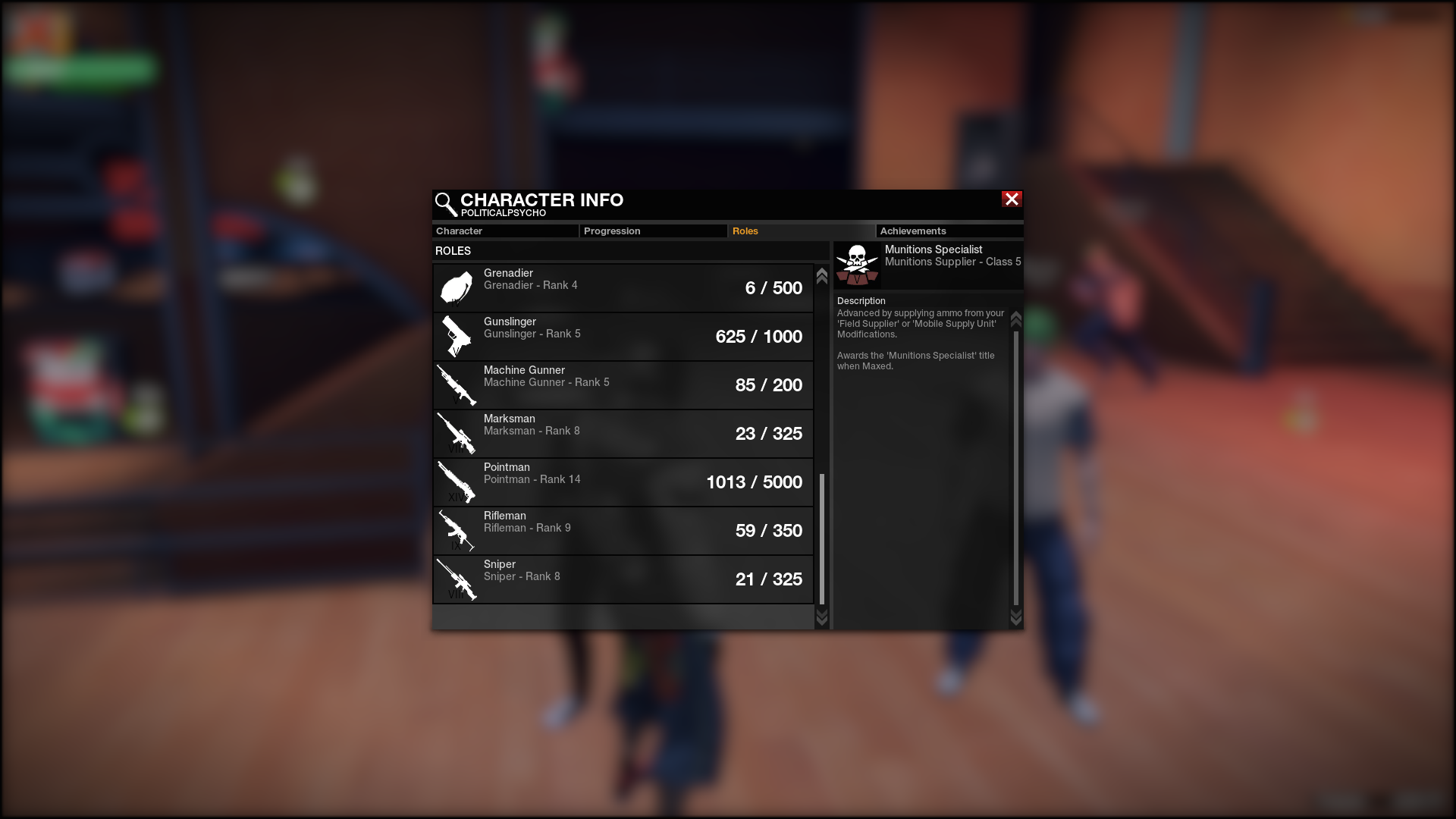This screenshot has height=819, width=1456.
Task: Pick the Pointman role row
Action: (x=623, y=482)
